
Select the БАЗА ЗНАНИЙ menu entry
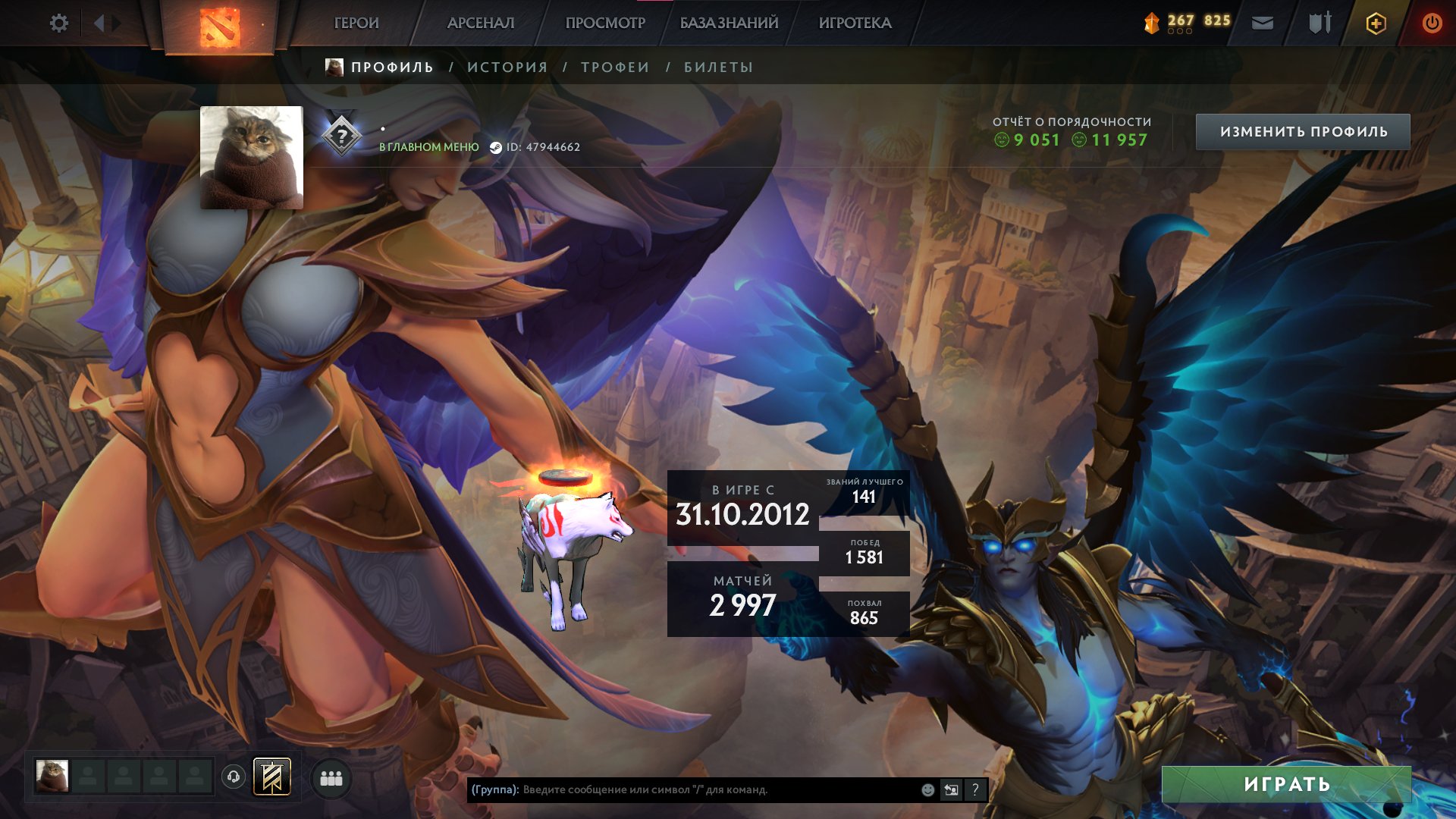tap(729, 24)
